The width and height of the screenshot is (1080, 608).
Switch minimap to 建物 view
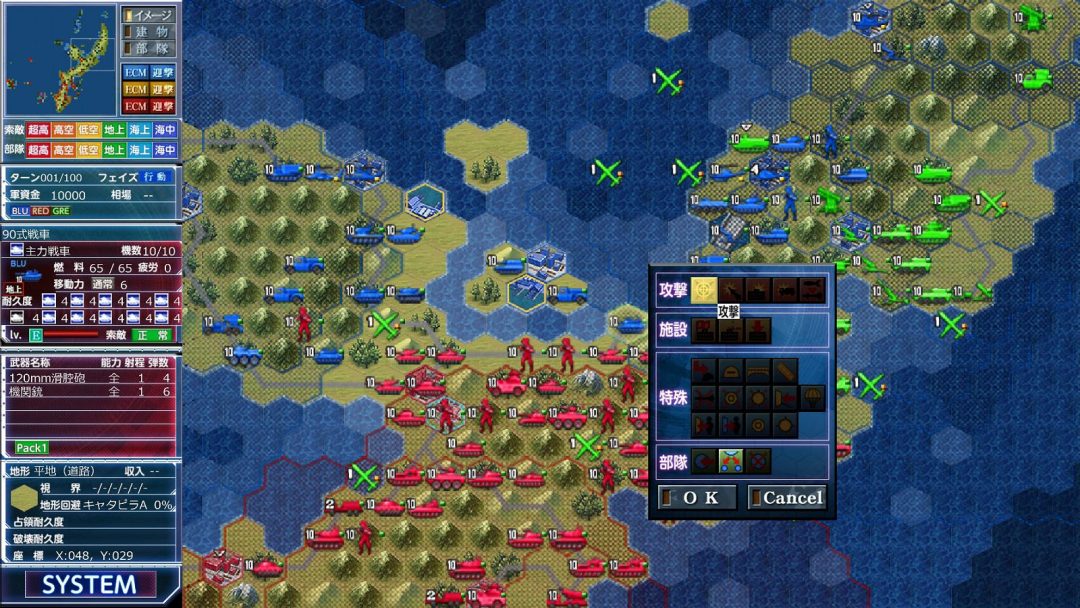coord(148,32)
